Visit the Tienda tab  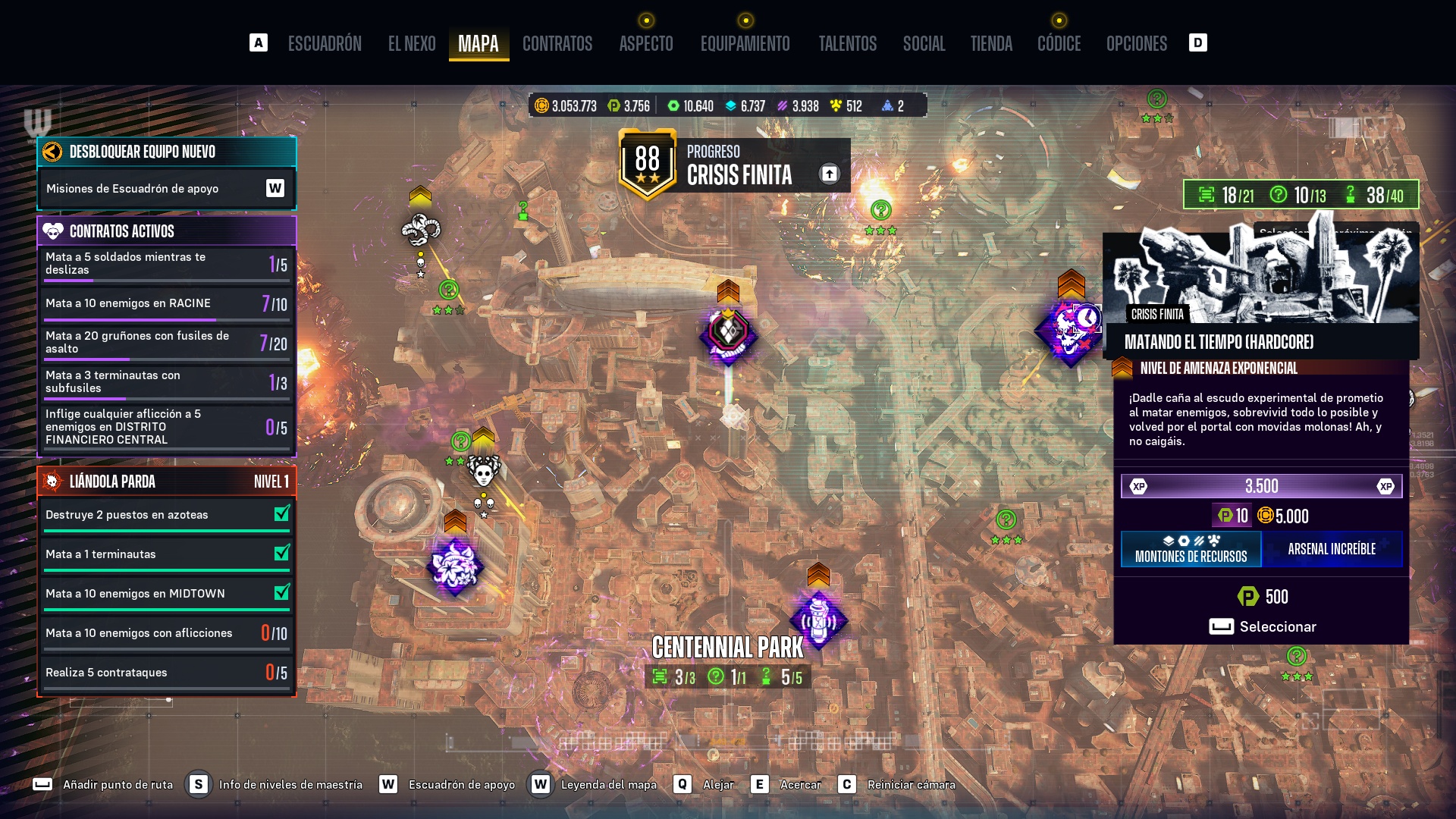pos(991,44)
